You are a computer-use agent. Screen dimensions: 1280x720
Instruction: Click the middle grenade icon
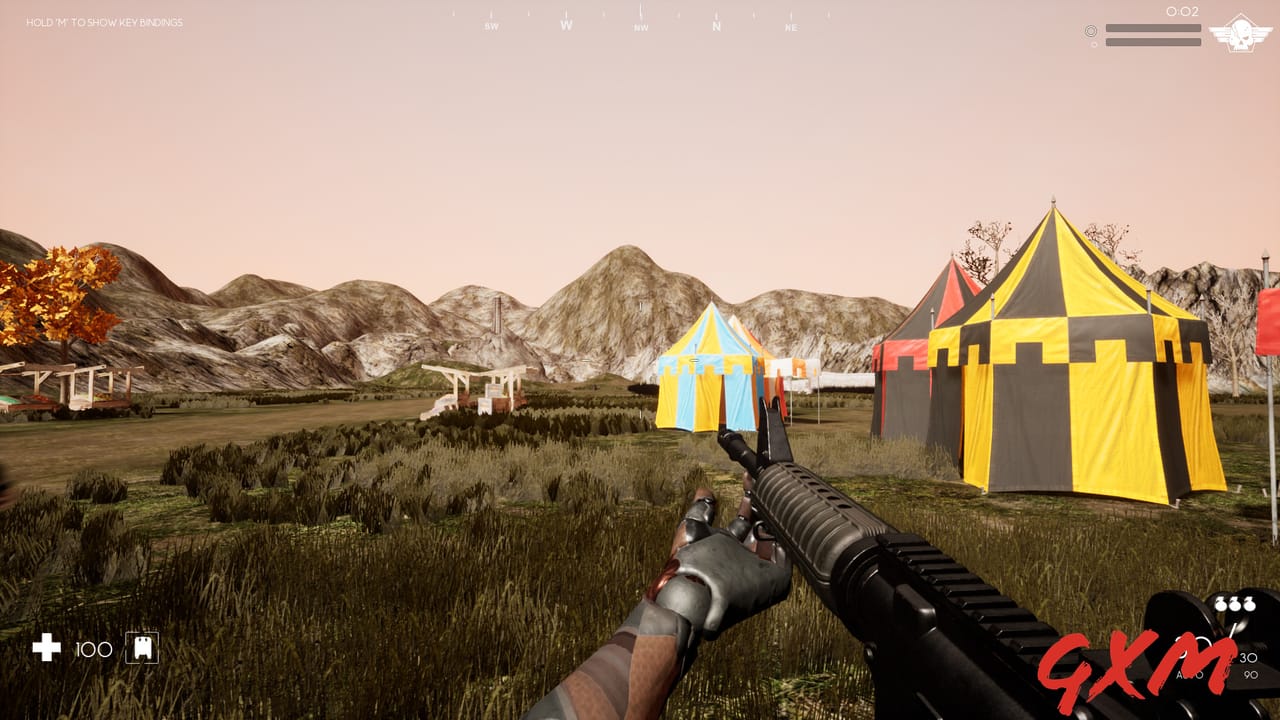tap(1234, 604)
